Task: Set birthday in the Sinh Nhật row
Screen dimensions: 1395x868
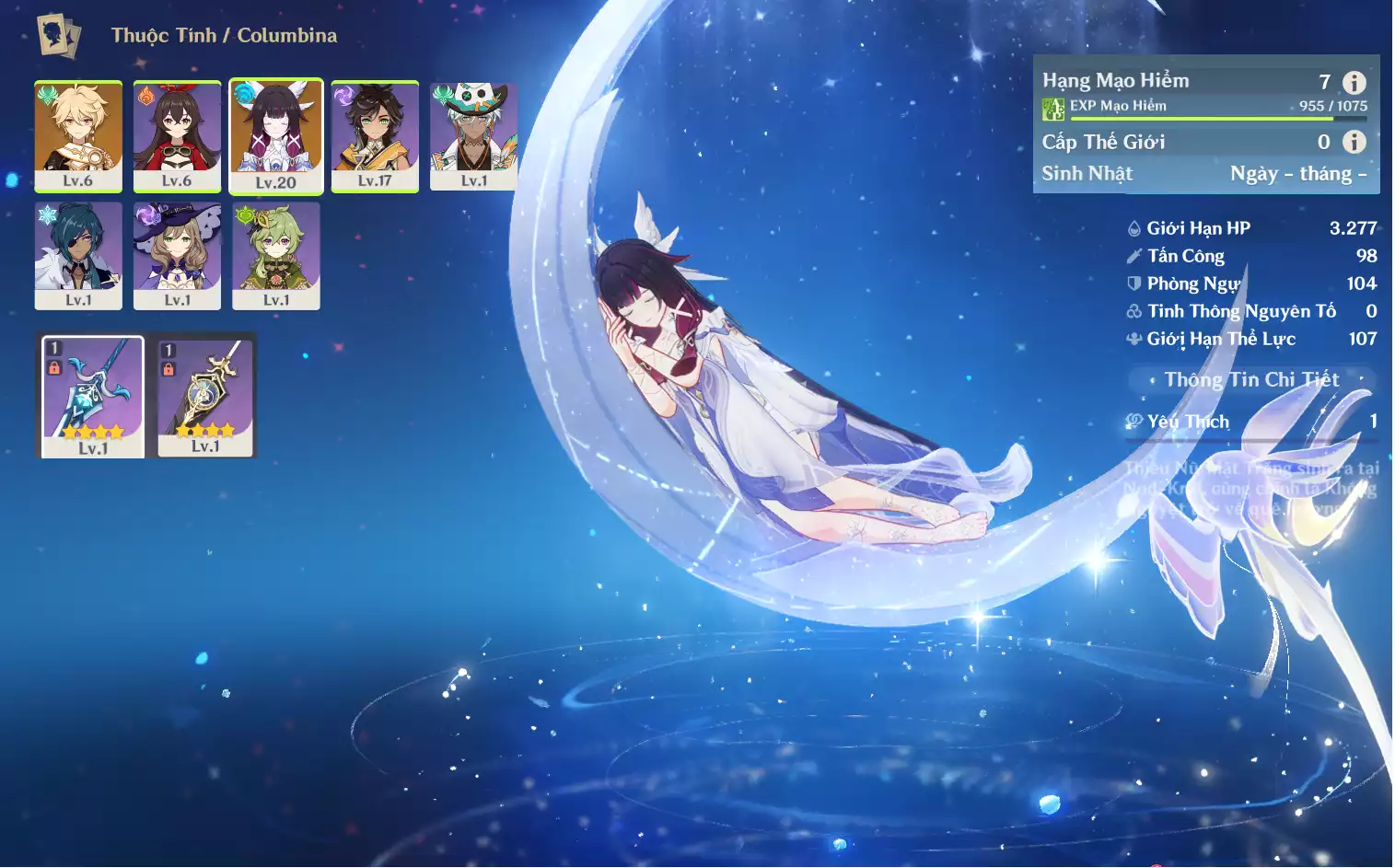Action: (x=1297, y=174)
